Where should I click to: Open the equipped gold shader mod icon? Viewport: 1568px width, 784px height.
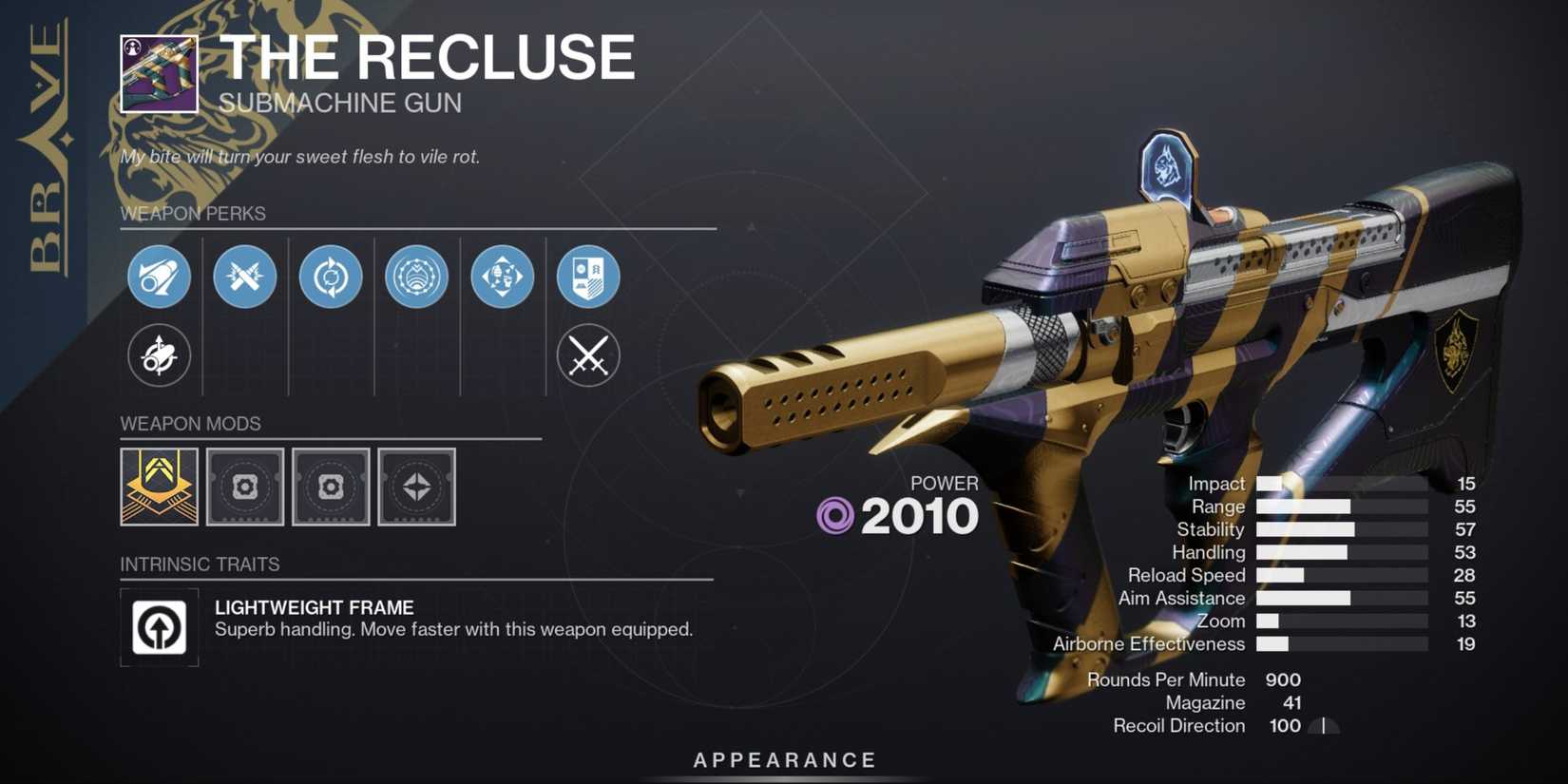click(x=159, y=488)
